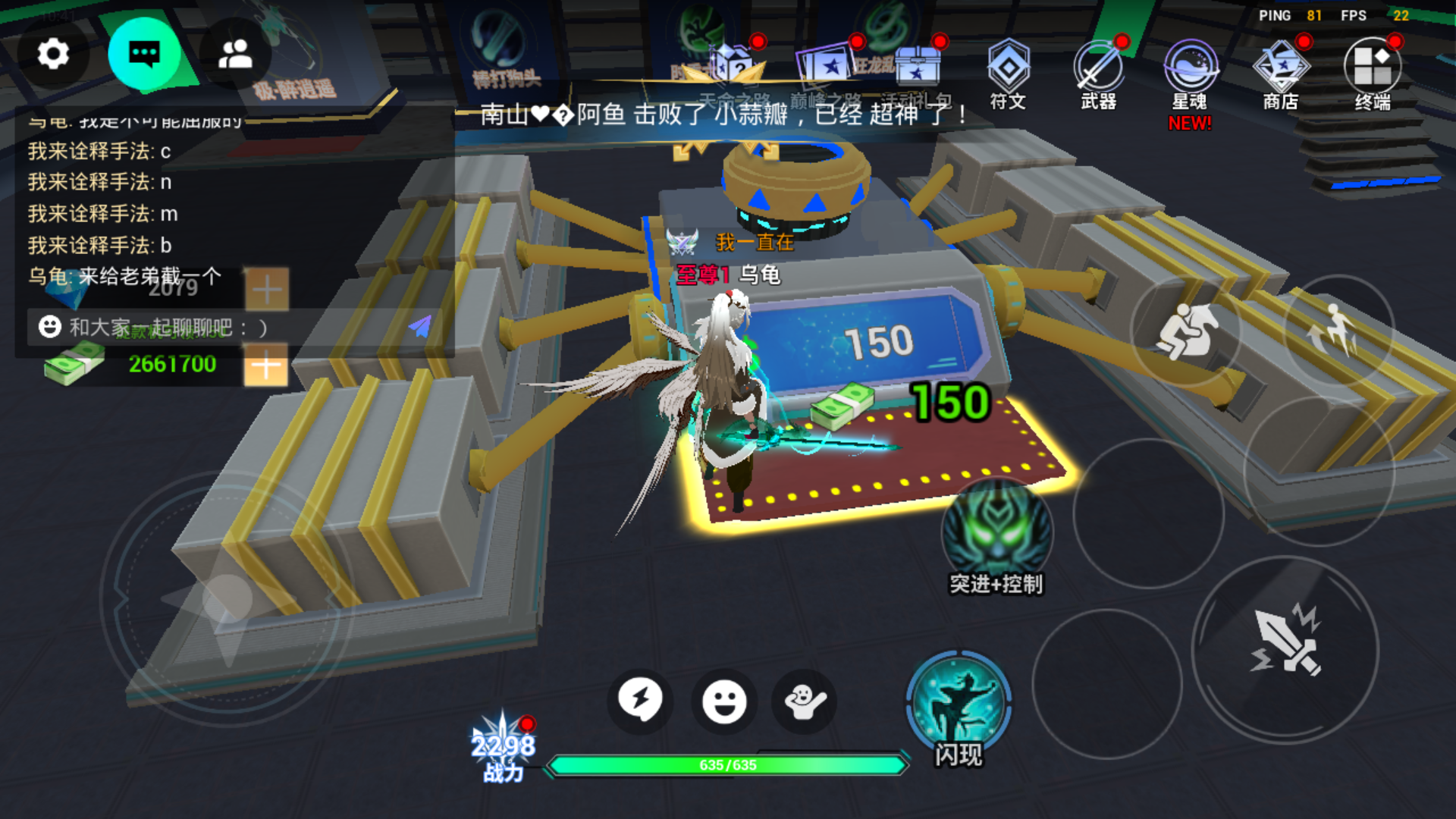The width and height of the screenshot is (1456, 819).
Task: Open the 终端 terminal menu
Action: (1373, 74)
